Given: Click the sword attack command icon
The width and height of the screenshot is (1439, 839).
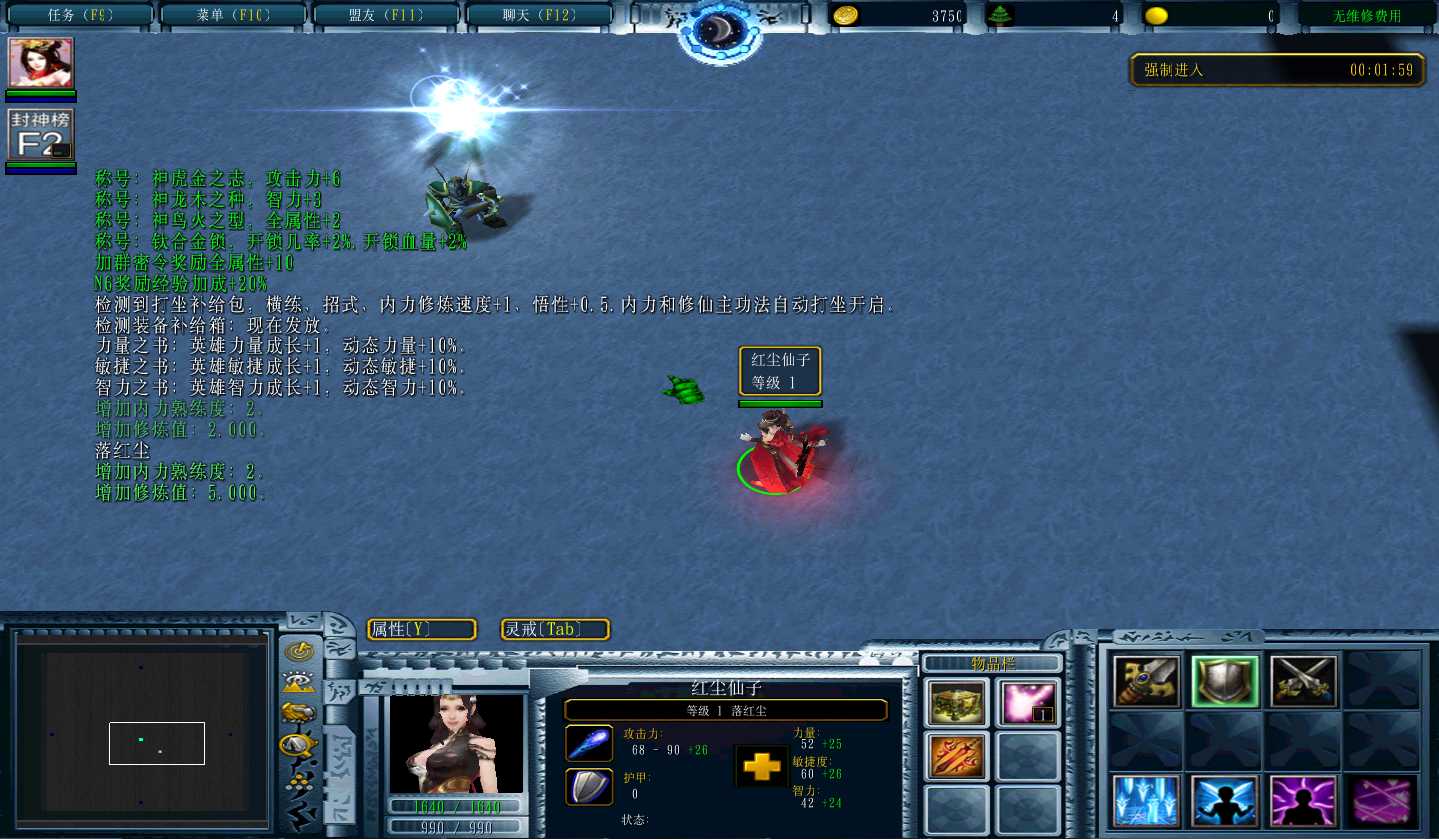Looking at the screenshot, I should pos(1146,681).
